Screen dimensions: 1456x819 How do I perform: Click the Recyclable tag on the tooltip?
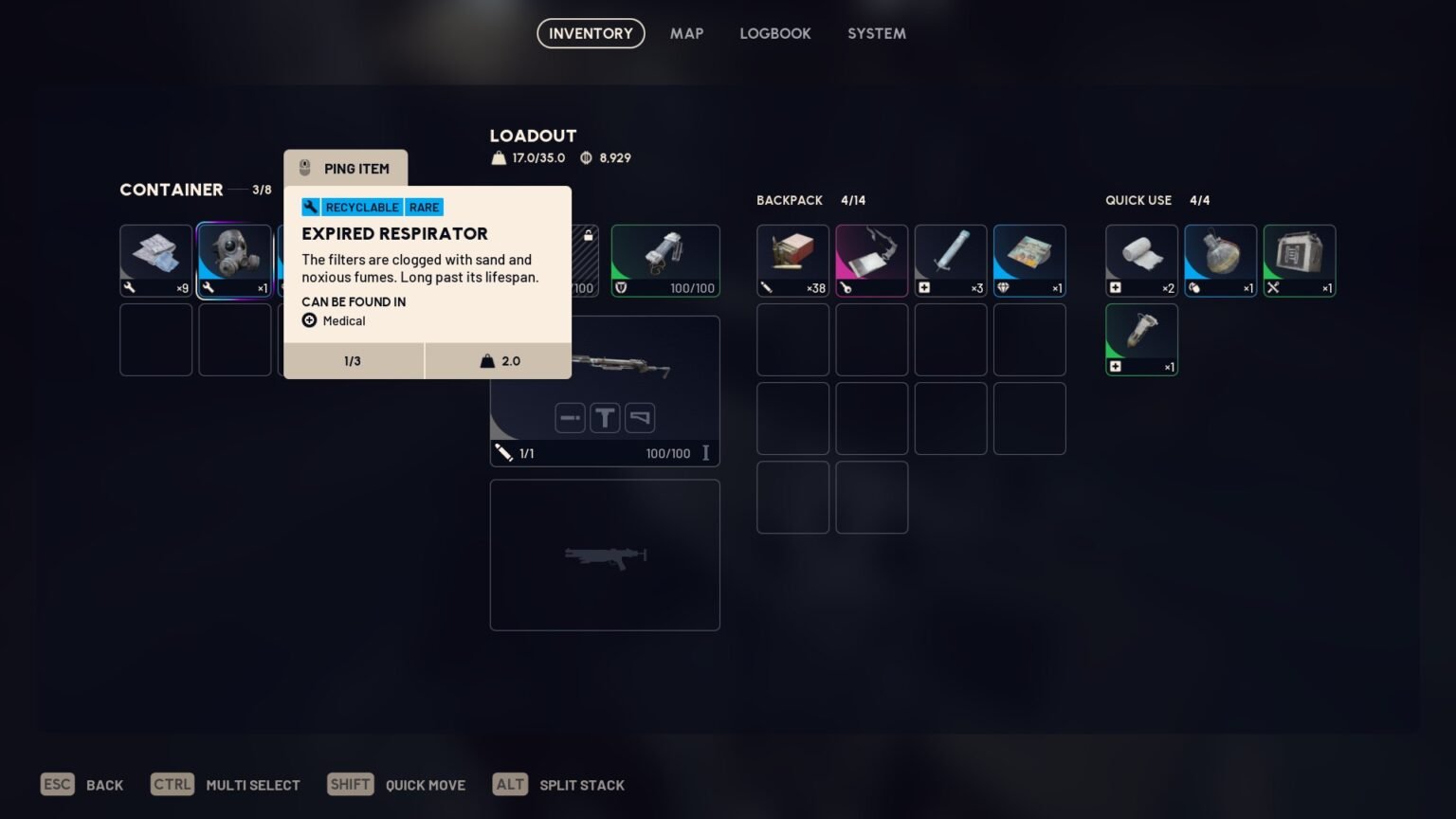(x=362, y=207)
